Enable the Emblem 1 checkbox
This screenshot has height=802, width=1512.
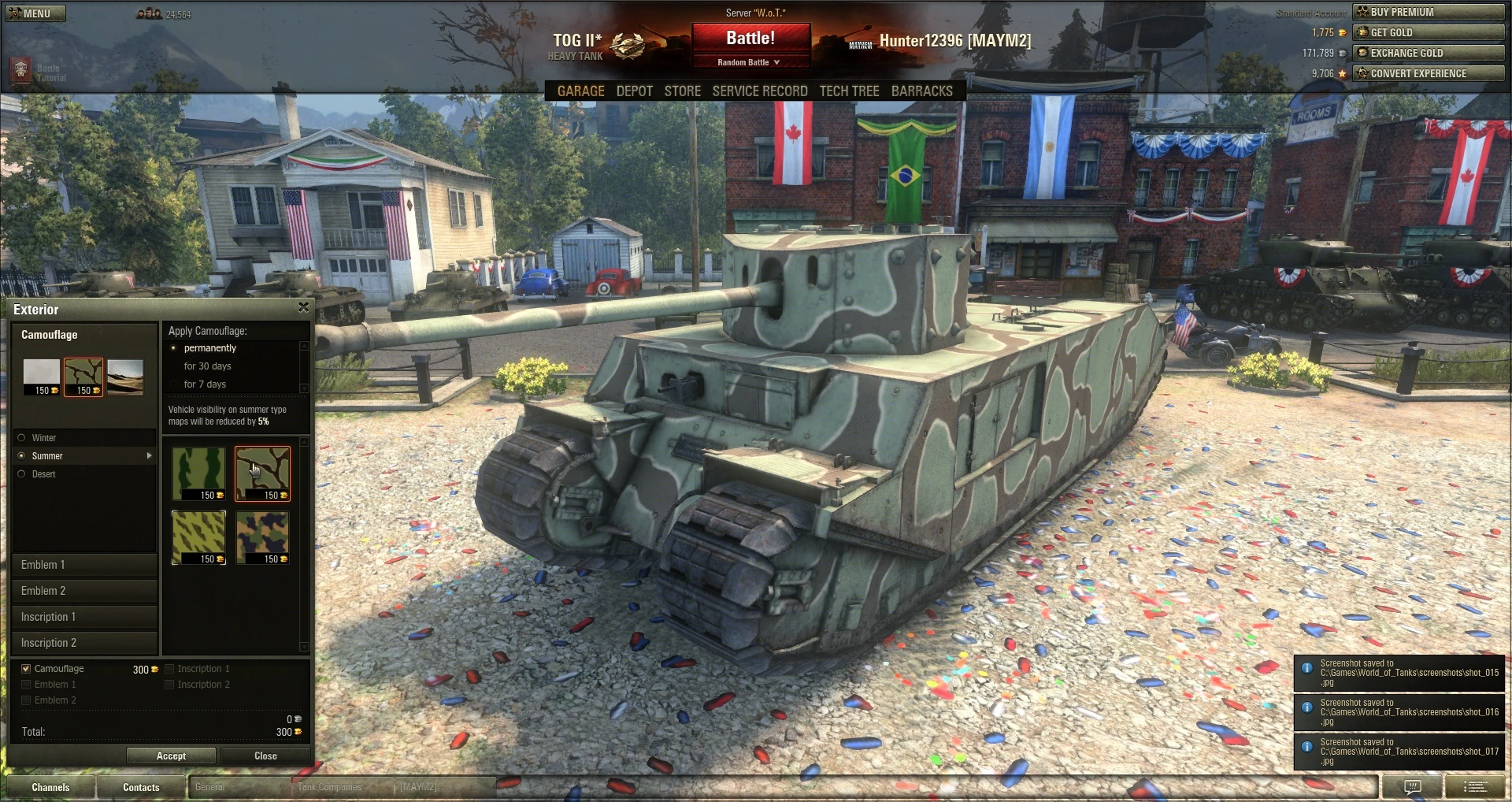(x=26, y=684)
